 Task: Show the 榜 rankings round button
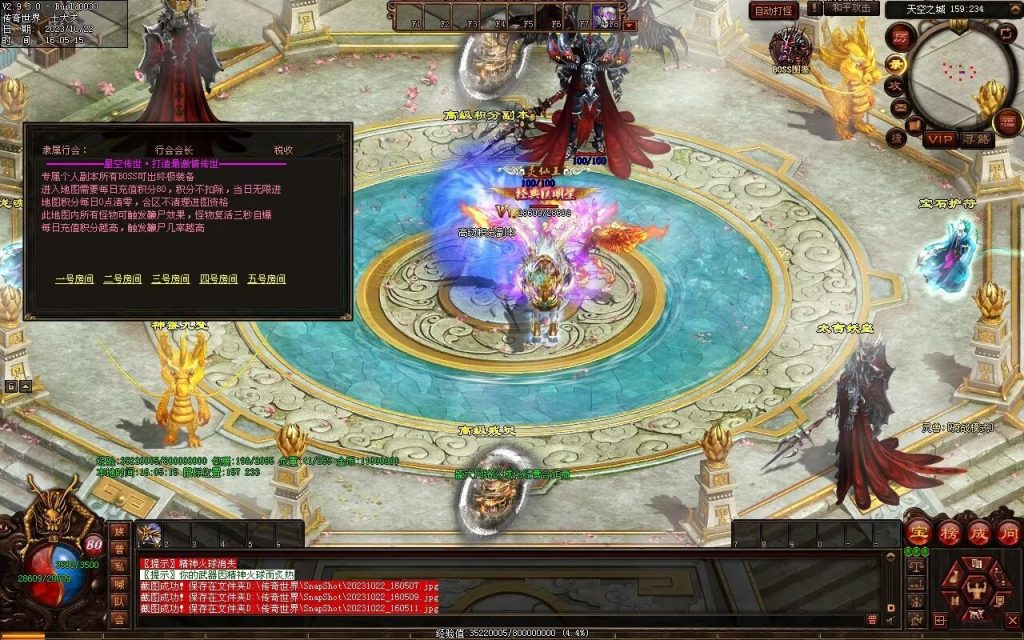tap(948, 531)
